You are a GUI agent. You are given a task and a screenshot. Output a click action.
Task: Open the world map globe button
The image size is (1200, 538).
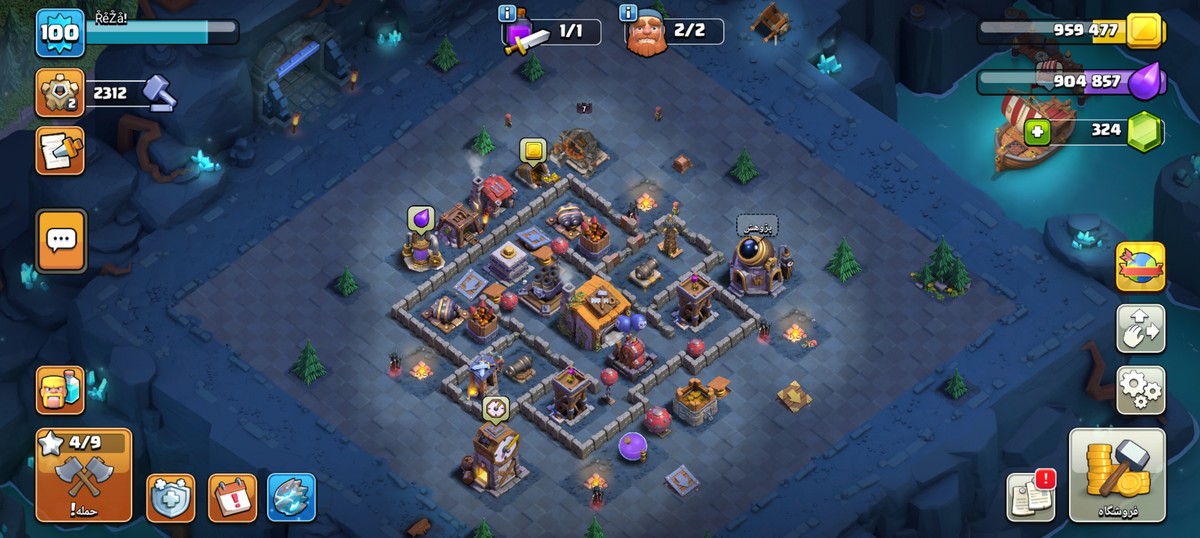pos(1140,268)
